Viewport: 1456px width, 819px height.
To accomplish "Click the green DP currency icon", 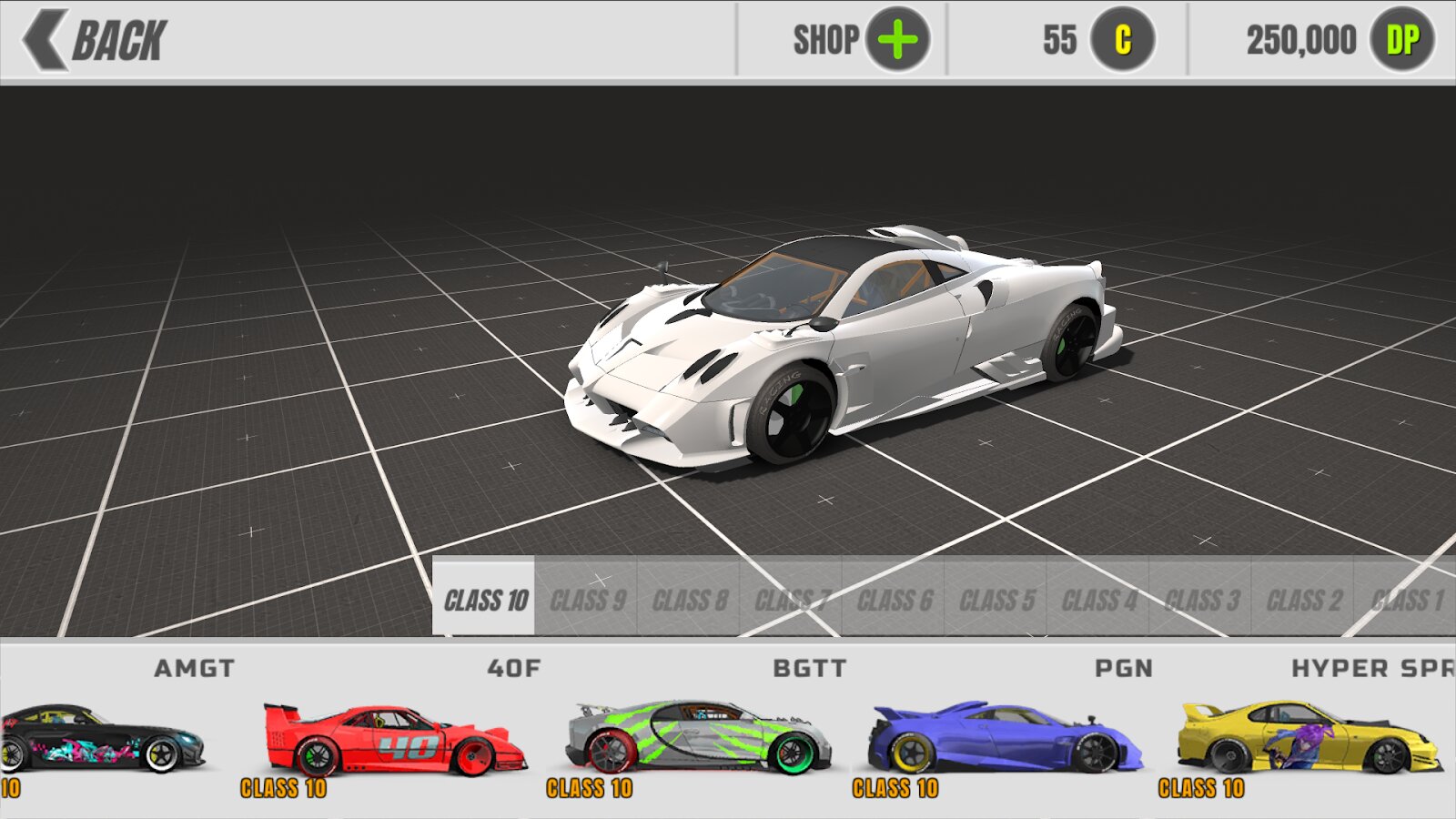I will 1402,40.
